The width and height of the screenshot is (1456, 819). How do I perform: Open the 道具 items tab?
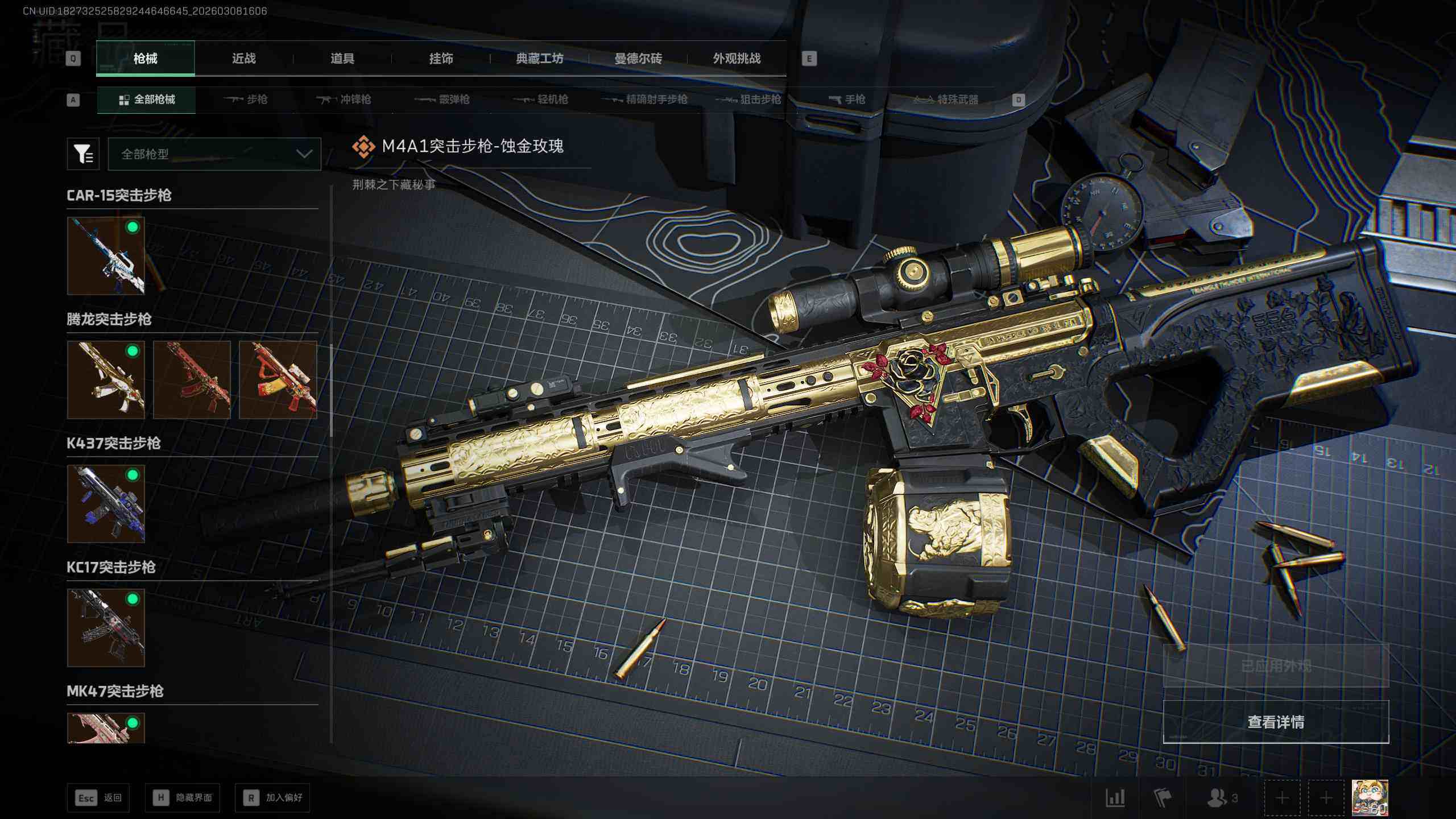coord(342,59)
